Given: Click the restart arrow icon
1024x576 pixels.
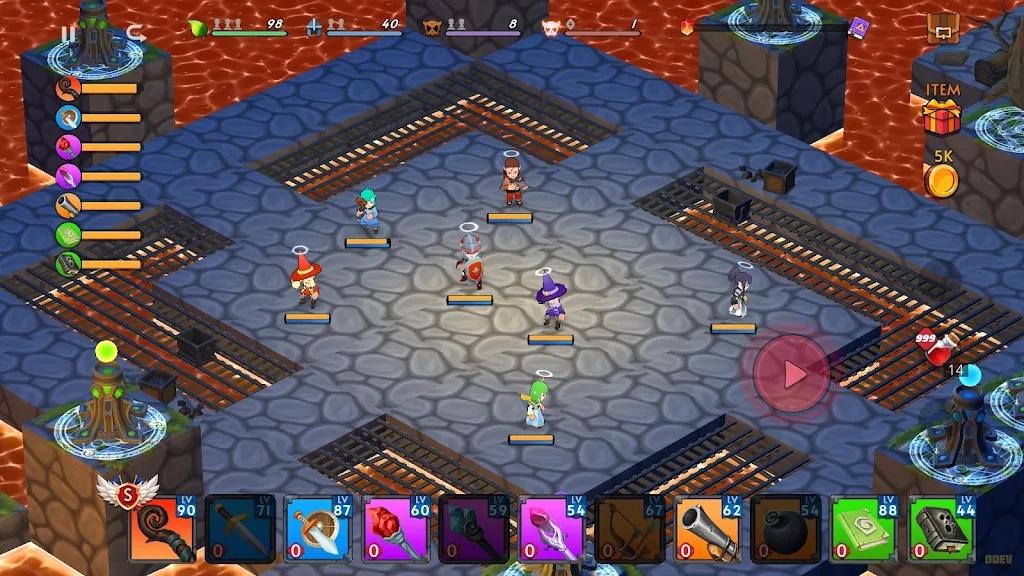Looking at the screenshot, I should 135,34.
